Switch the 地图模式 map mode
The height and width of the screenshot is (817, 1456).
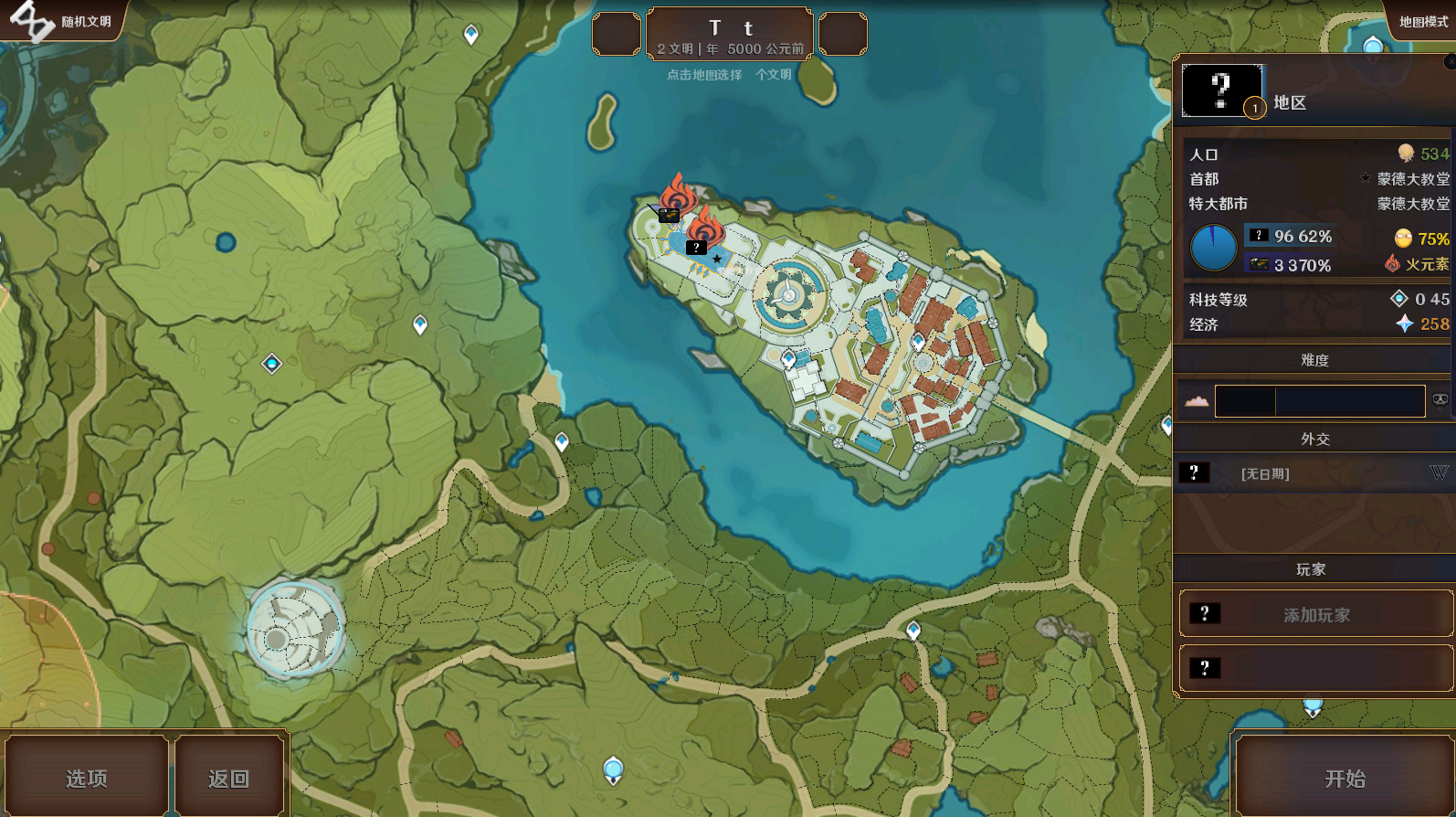tap(1422, 21)
